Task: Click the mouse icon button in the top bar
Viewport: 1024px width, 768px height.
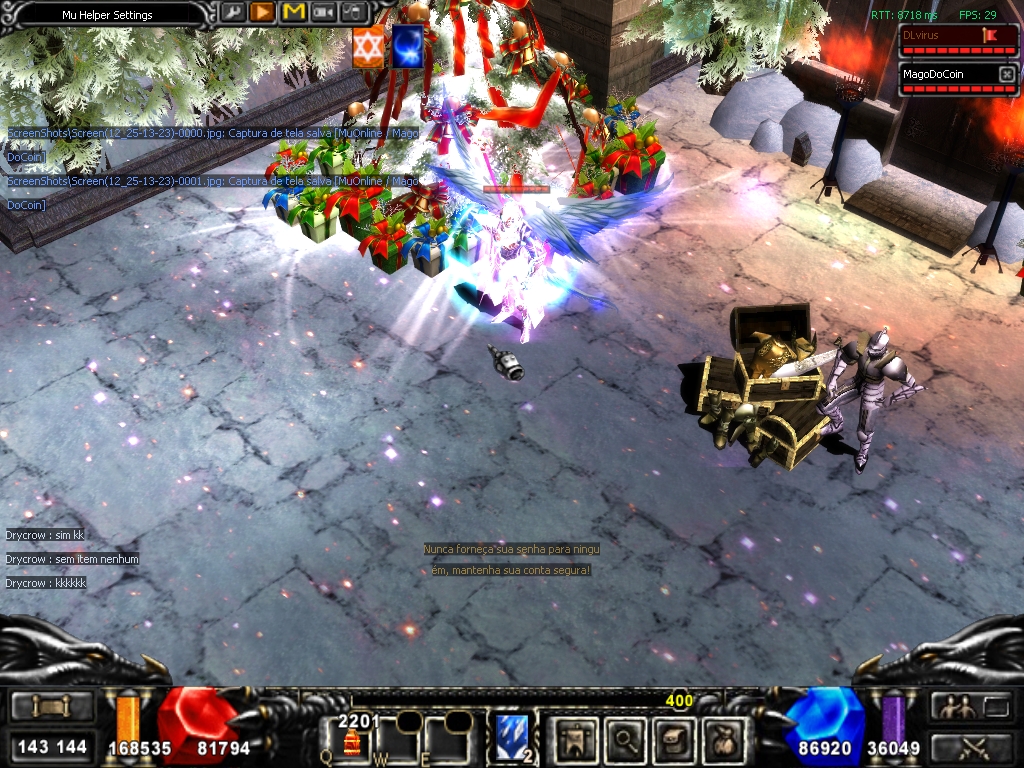Action: click(x=354, y=12)
